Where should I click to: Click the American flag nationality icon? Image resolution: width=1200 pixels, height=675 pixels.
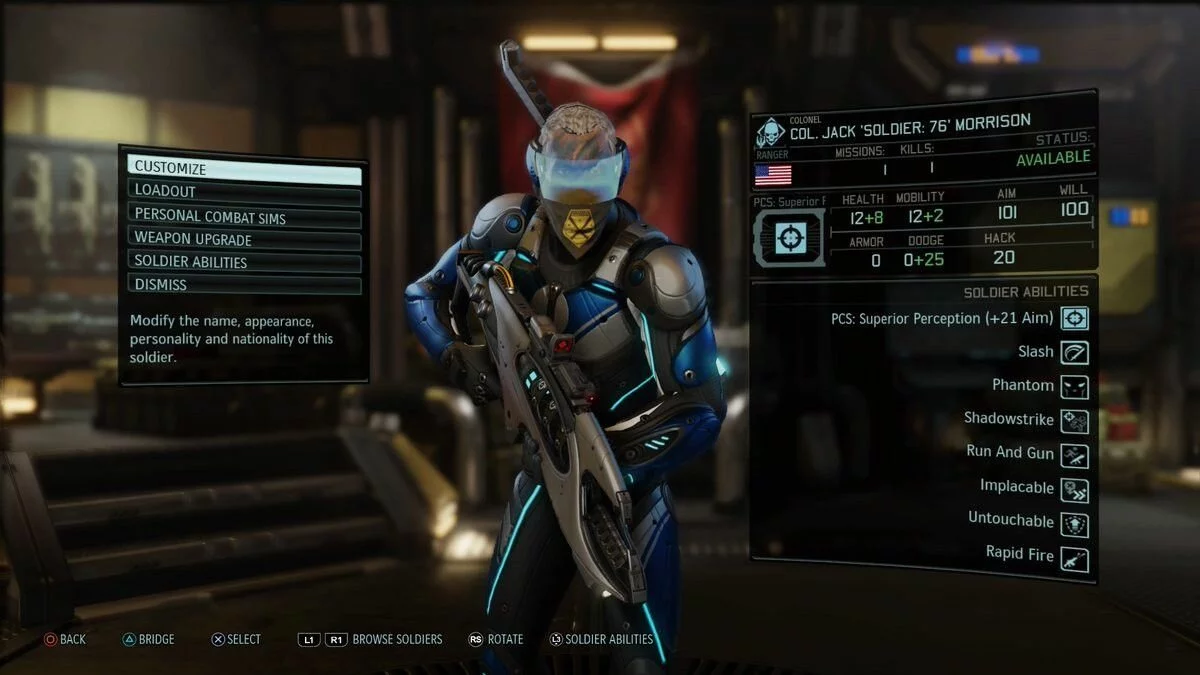tap(773, 176)
